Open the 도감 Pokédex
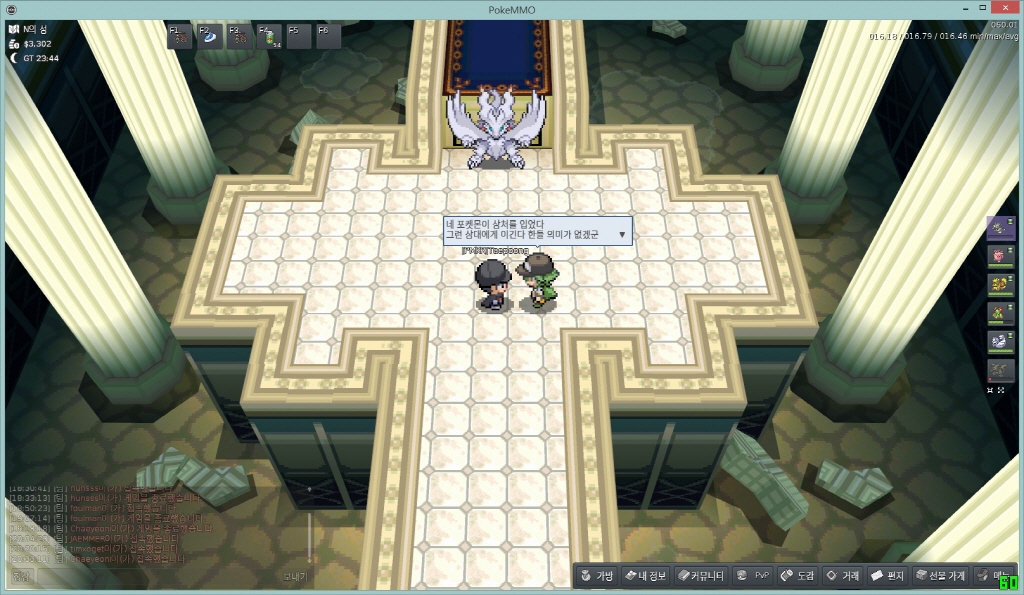Screen dimensions: 1024x595 click(x=797, y=576)
